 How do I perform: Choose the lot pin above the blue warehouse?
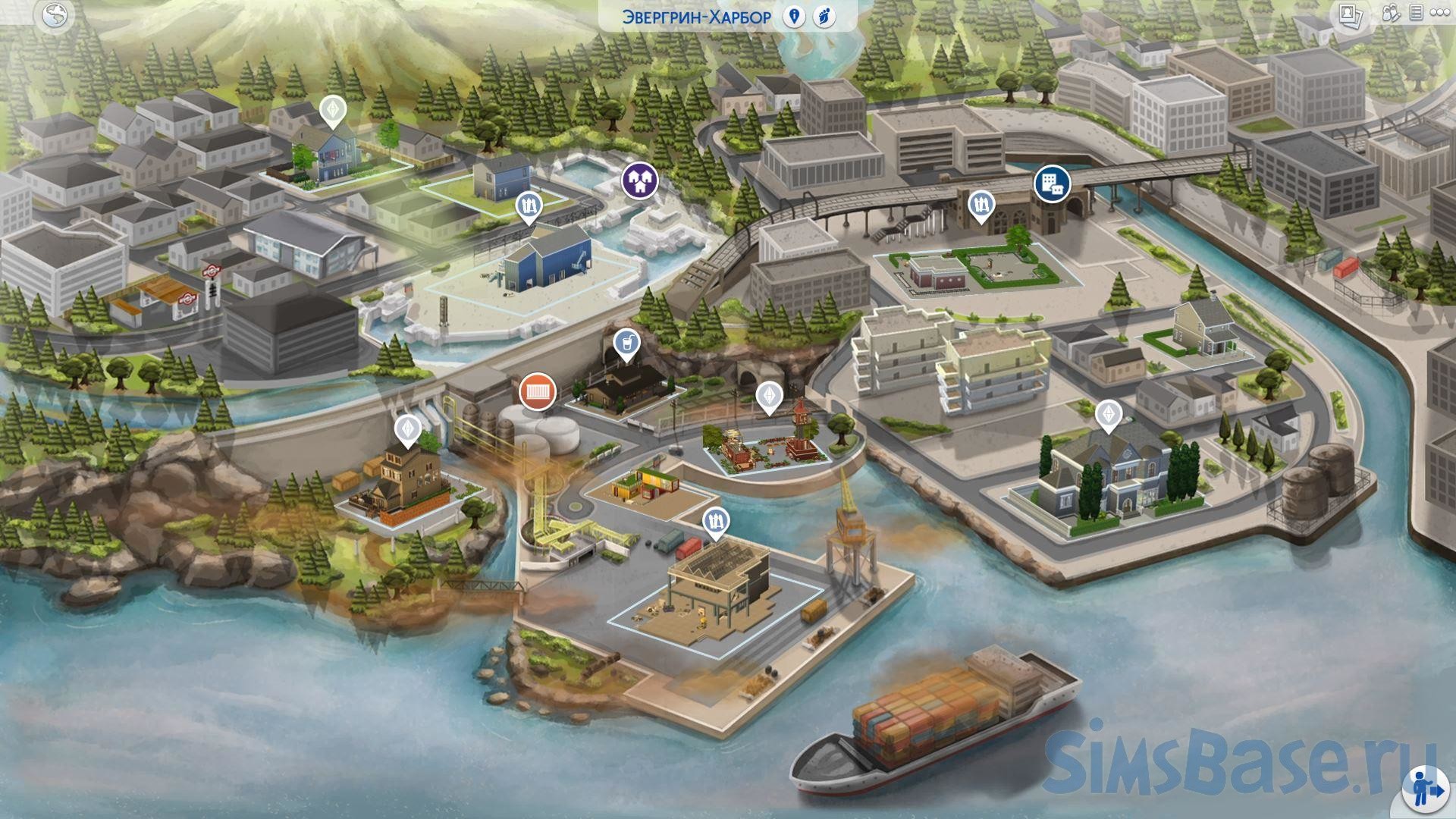click(529, 206)
